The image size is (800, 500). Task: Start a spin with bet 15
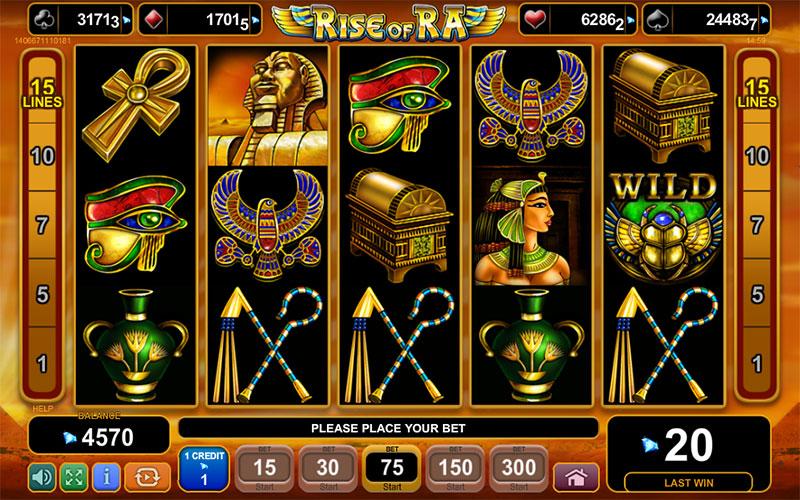[x=265, y=467]
